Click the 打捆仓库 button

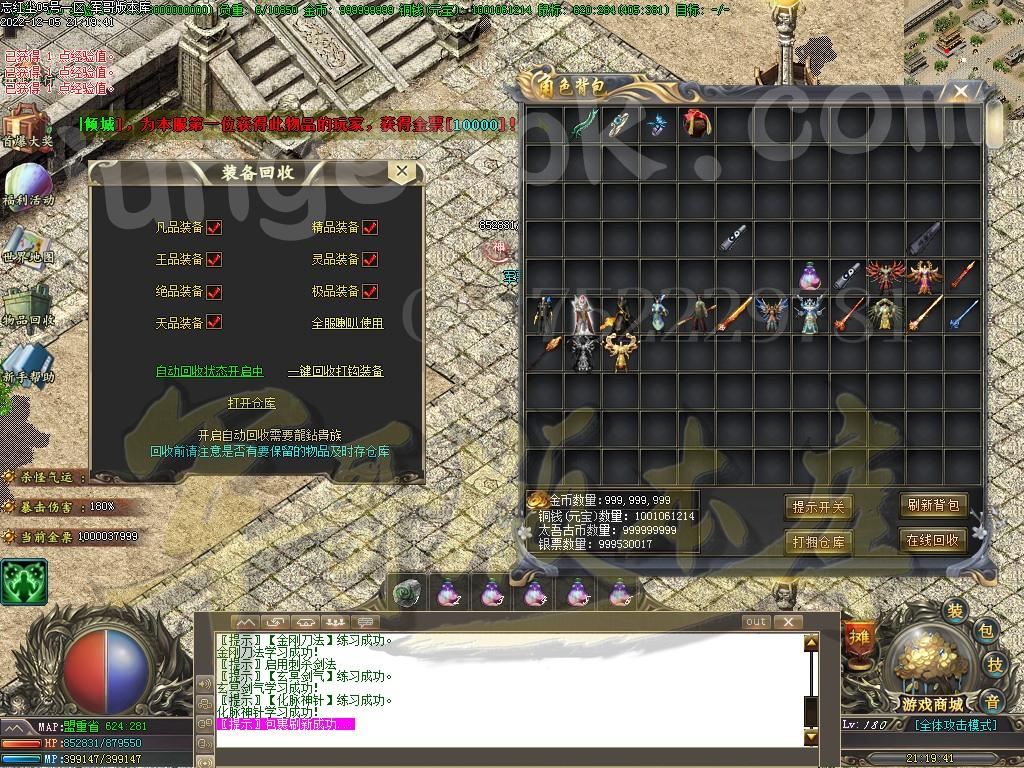tap(818, 542)
